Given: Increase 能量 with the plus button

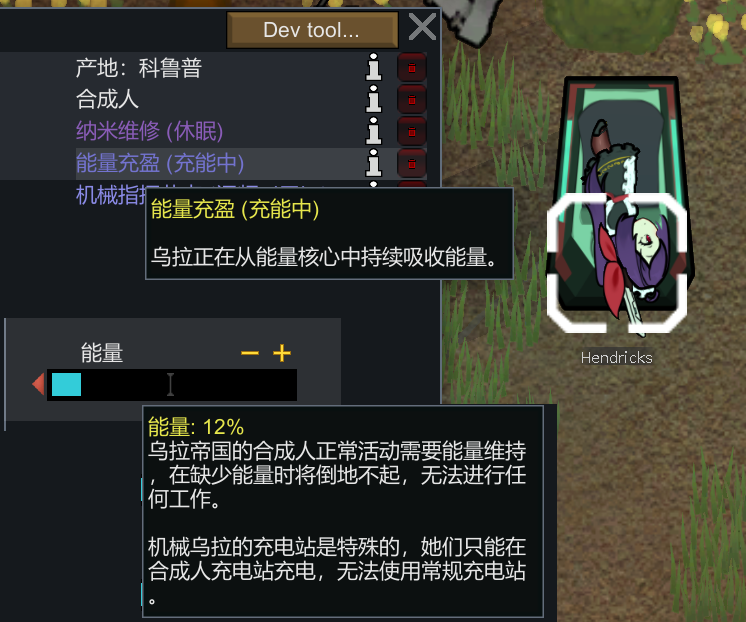Looking at the screenshot, I should (x=282, y=353).
